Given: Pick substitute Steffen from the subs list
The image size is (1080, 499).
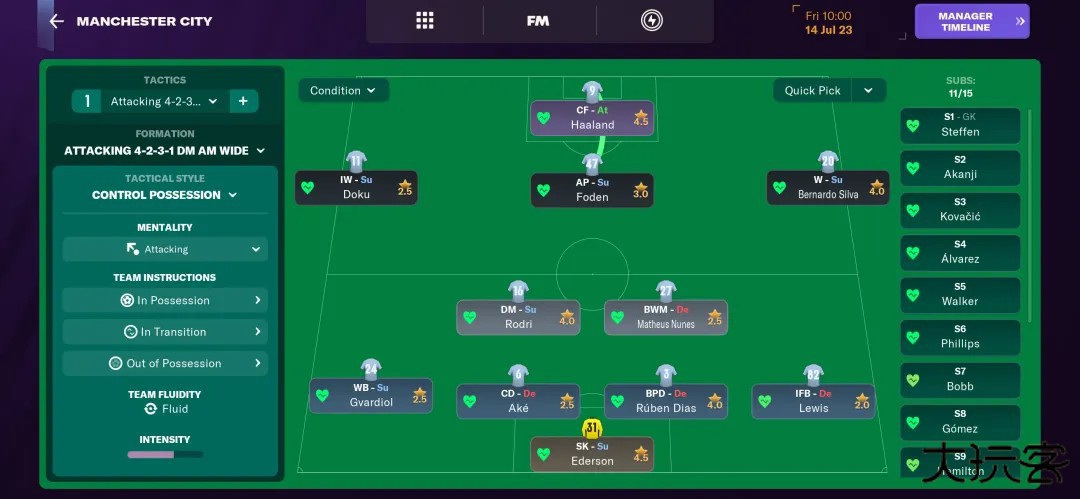Looking at the screenshot, I should click(x=960, y=125).
